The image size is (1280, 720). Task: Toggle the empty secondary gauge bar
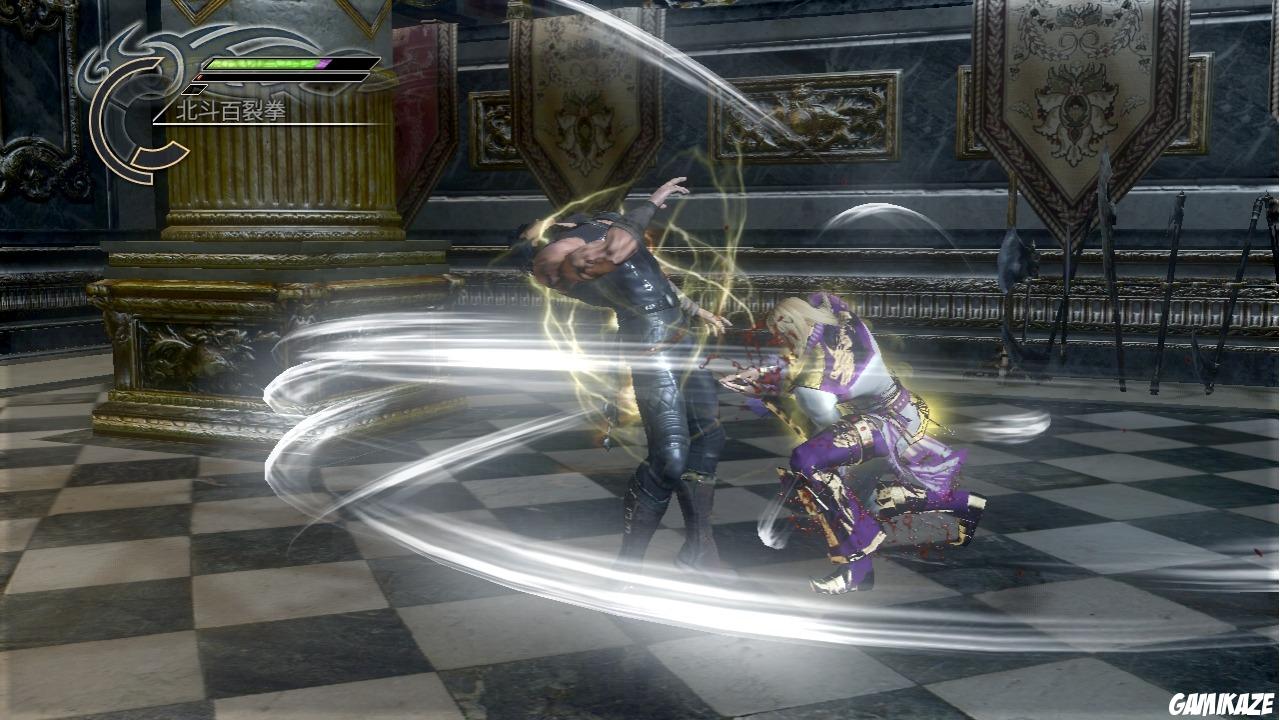[280, 77]
